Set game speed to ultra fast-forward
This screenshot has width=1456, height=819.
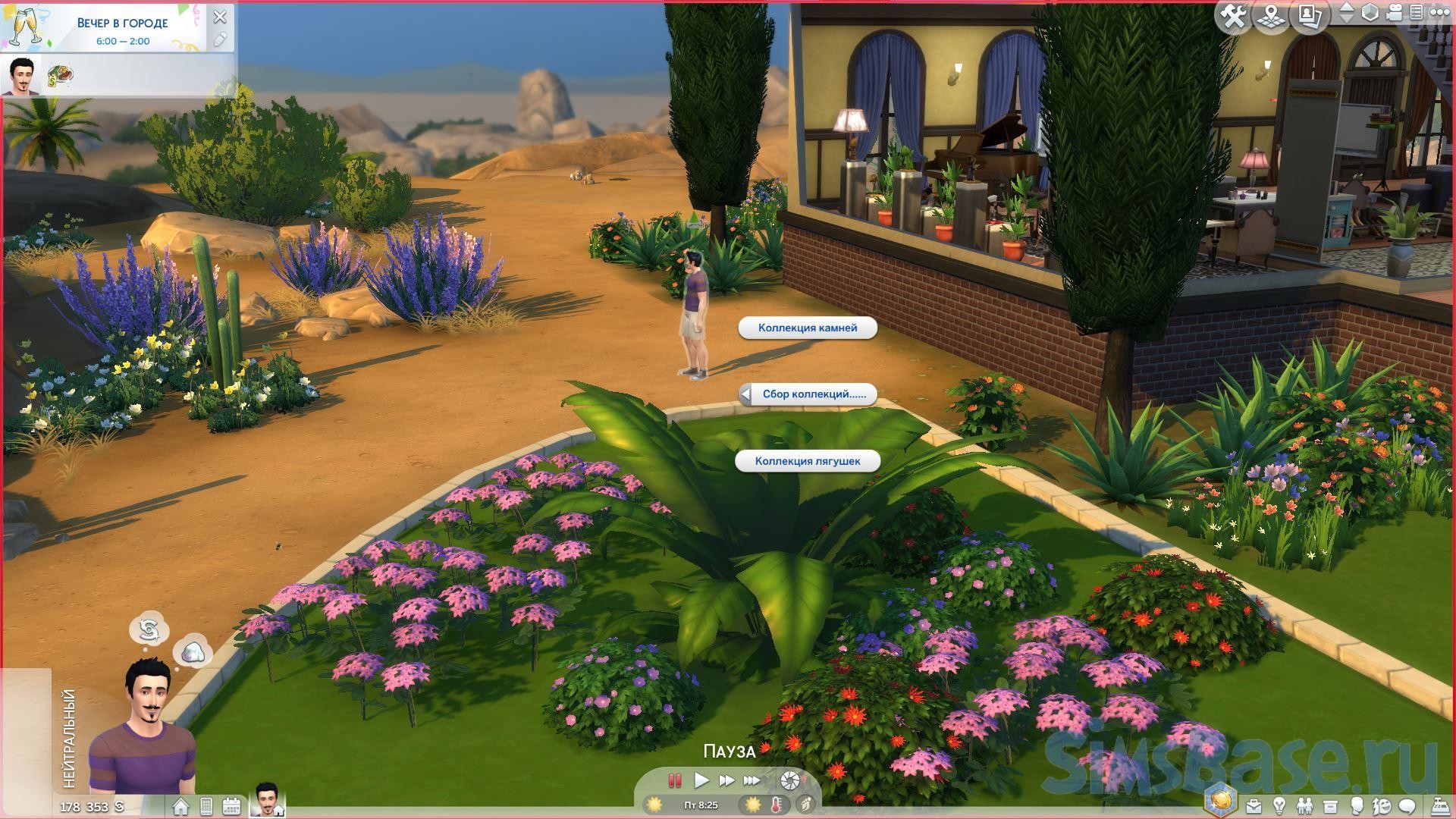(752, 780)
